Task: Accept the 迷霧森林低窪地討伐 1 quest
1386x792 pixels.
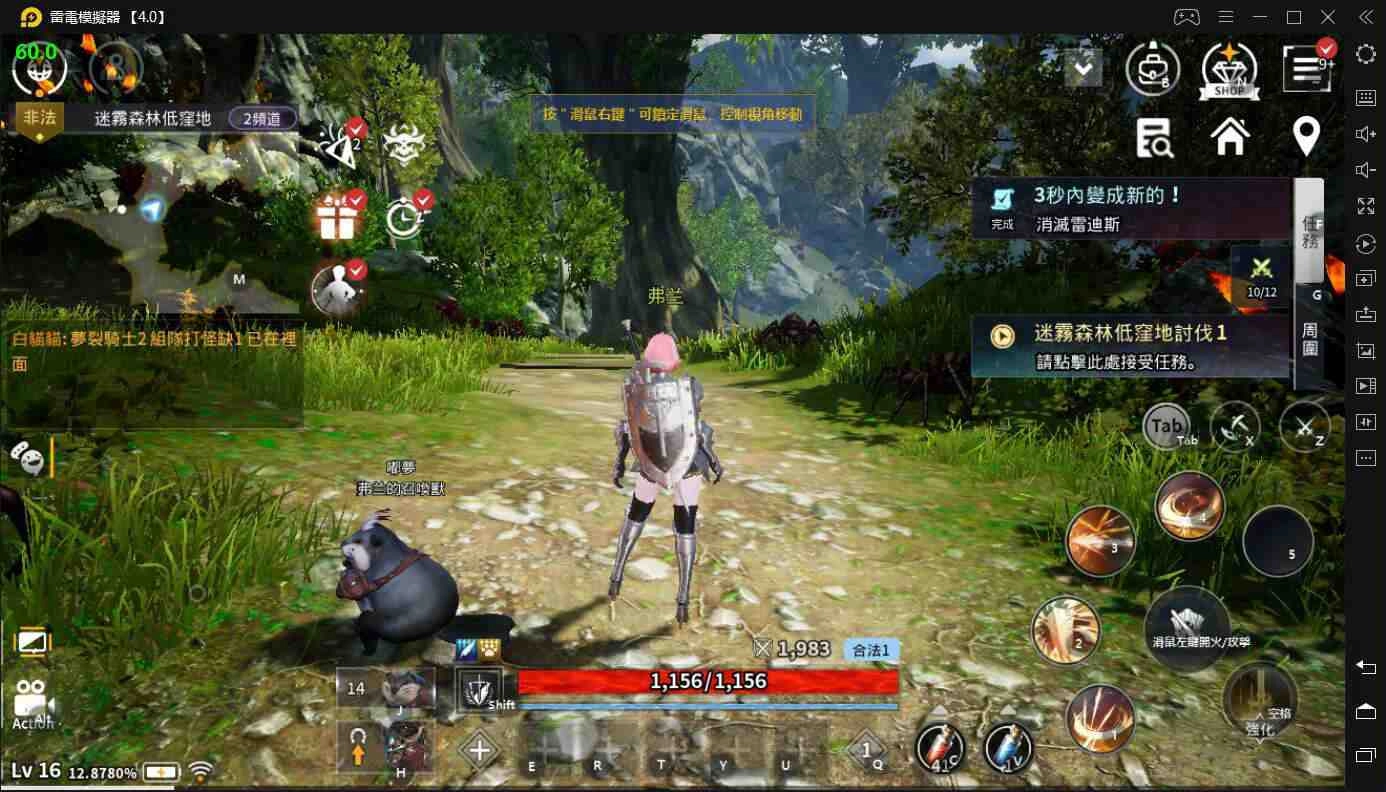Action: (1130, 346)
